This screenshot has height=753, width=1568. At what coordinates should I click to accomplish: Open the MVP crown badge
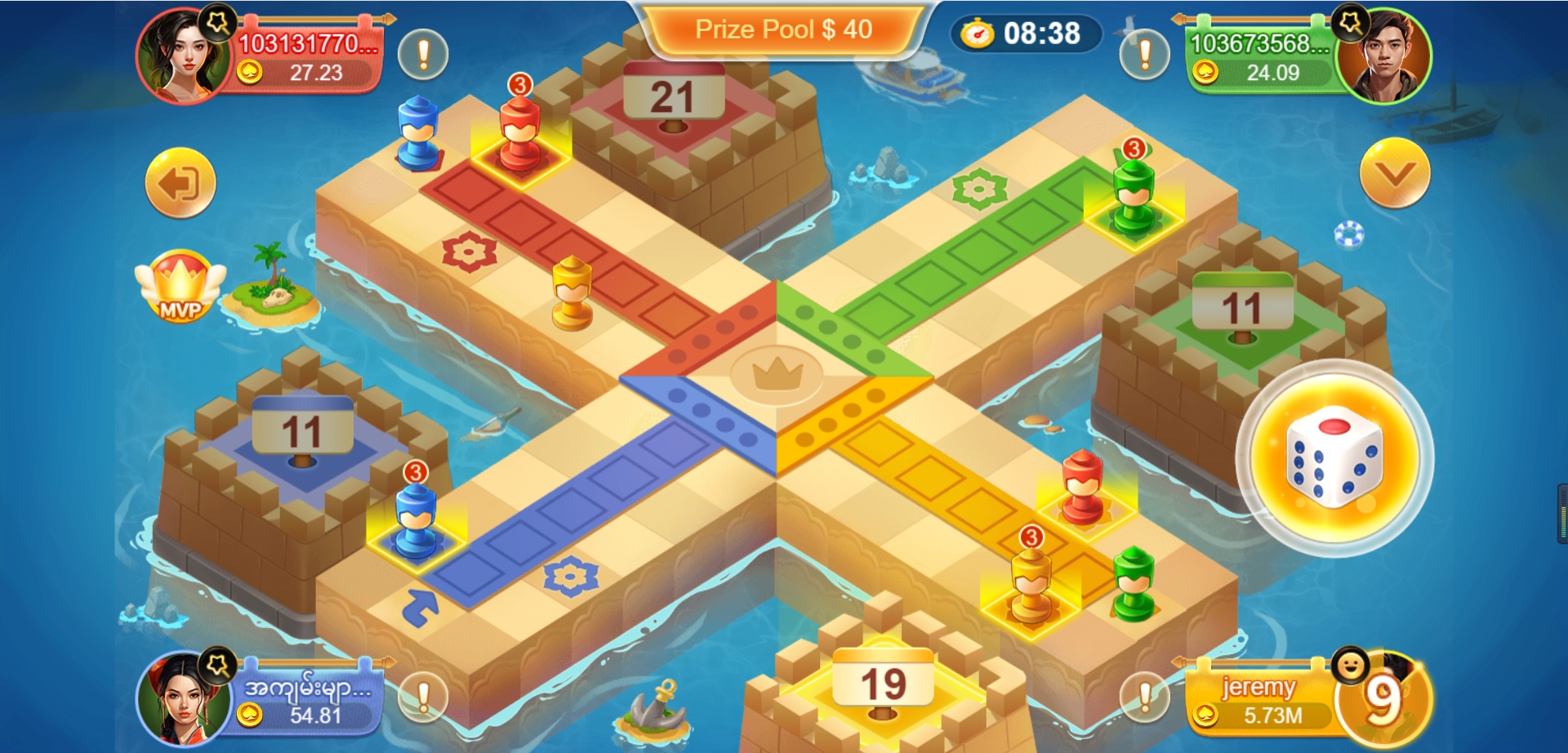point(180,287)
